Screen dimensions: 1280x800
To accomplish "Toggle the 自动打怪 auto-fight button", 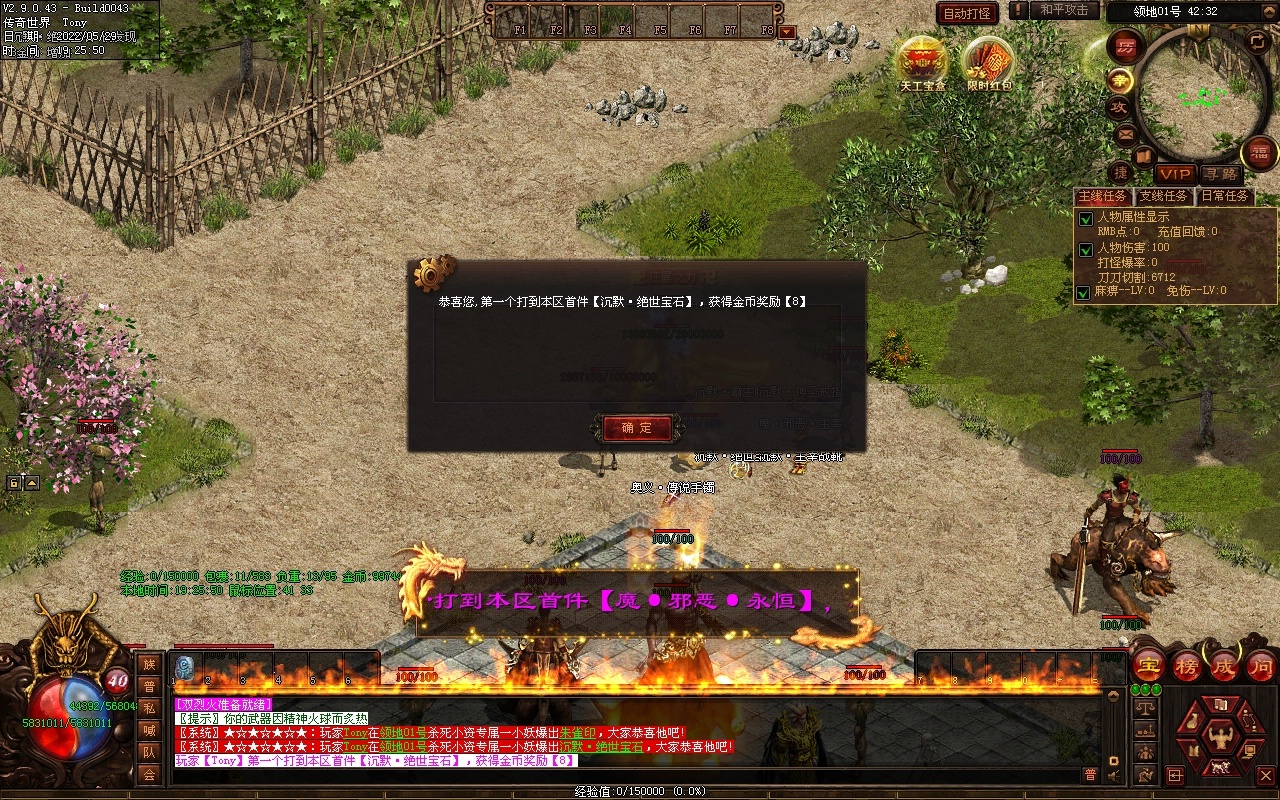I will (x=967, y=13).
